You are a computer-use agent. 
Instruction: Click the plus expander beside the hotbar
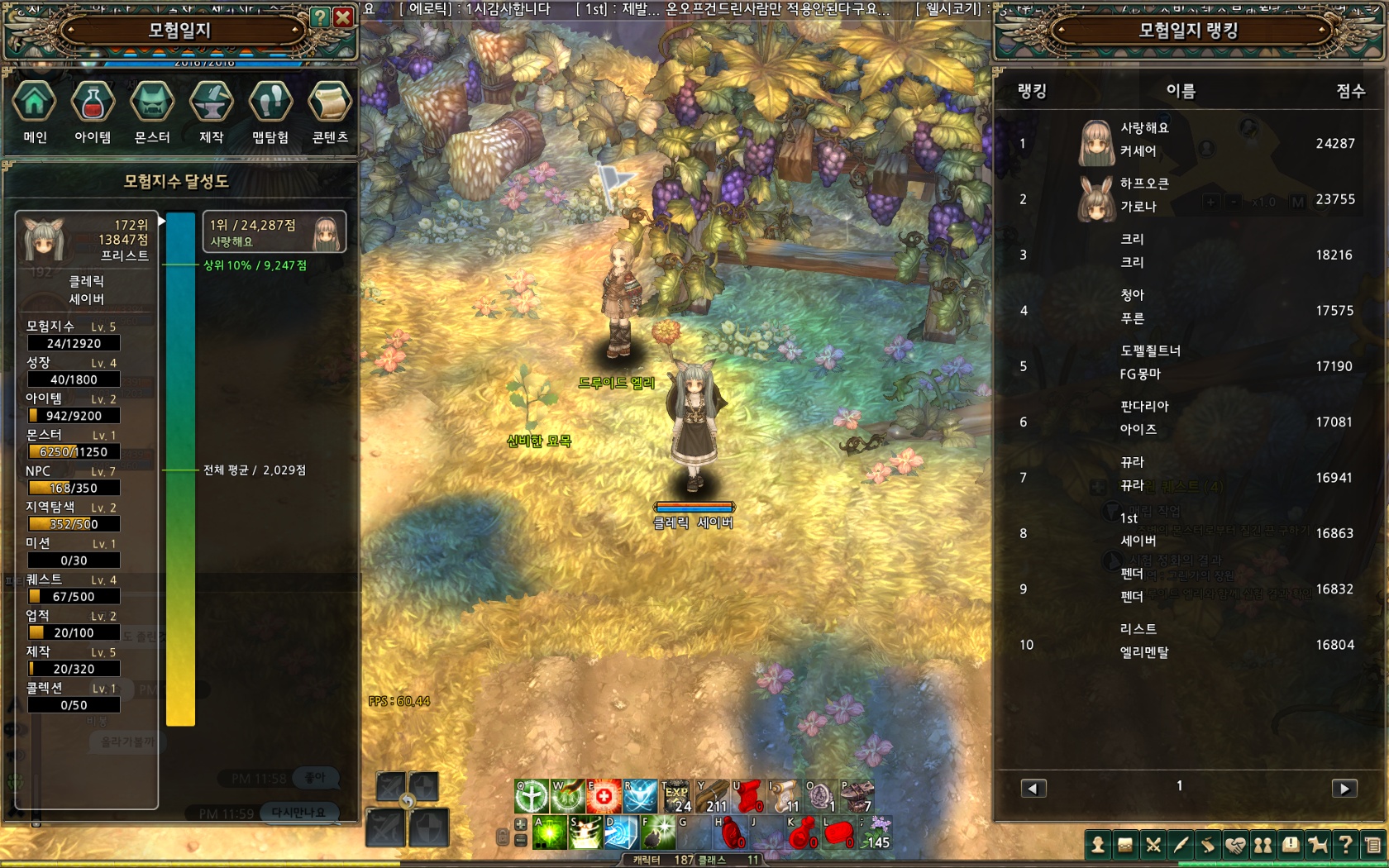coord(520,824)
